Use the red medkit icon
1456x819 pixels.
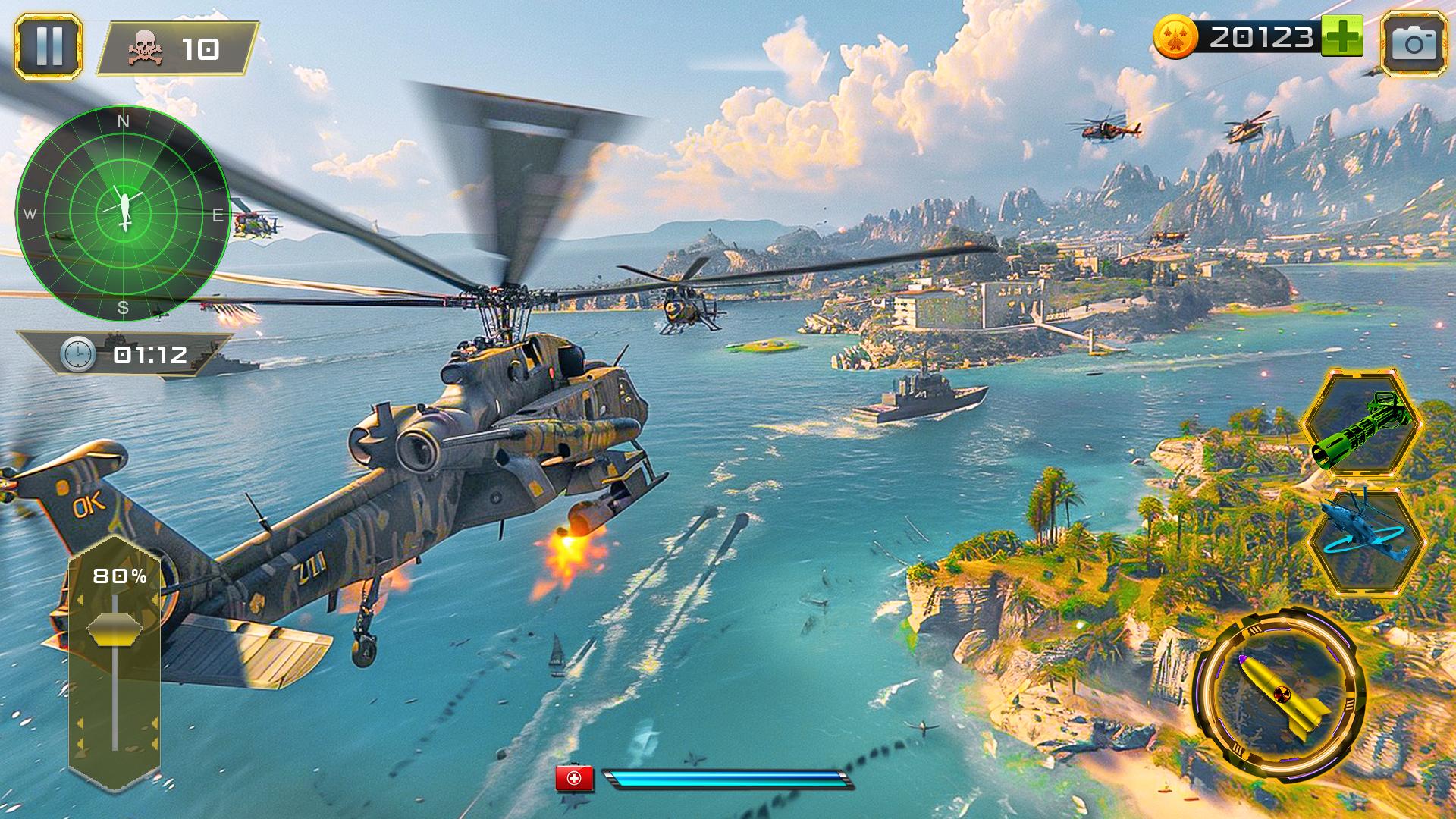[x=575, y=779]
